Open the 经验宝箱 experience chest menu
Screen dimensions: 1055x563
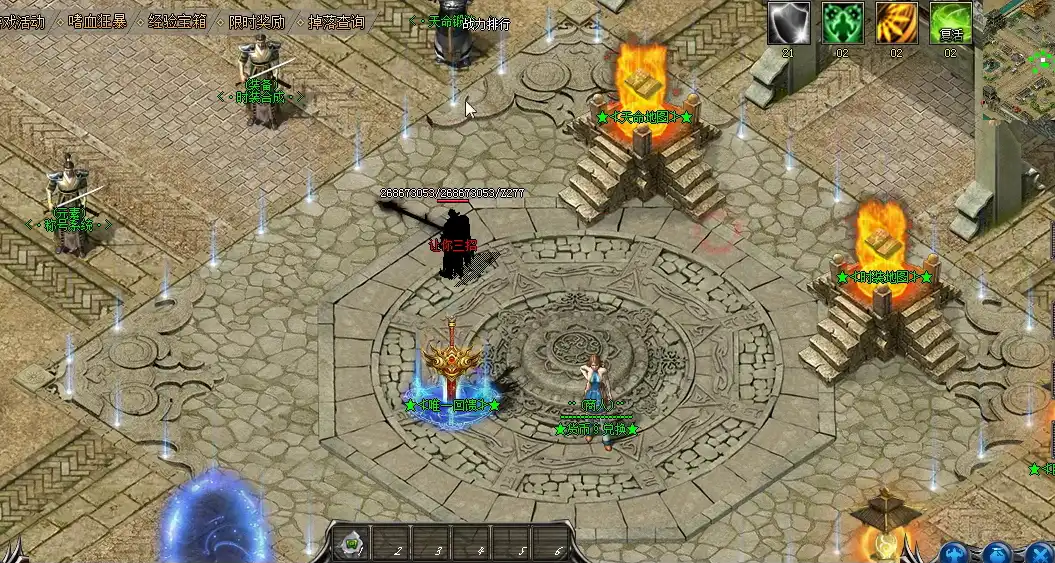178,20
